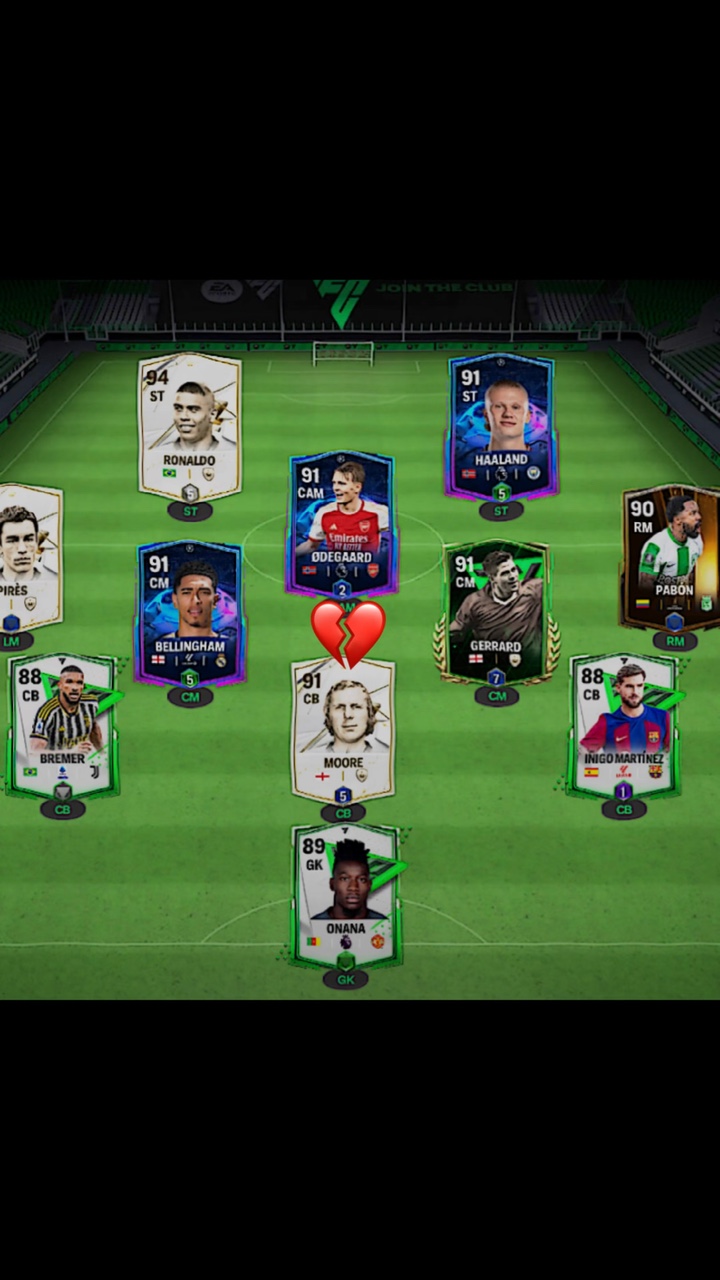Select the Bremer centre-back card
The image size is (720, 1280).
63,725
